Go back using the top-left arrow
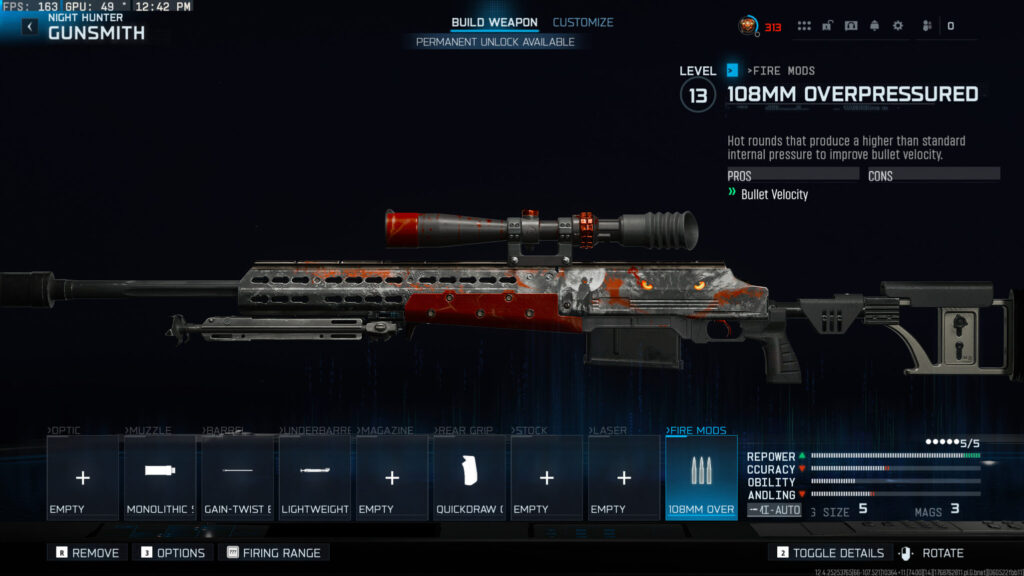 29,27
